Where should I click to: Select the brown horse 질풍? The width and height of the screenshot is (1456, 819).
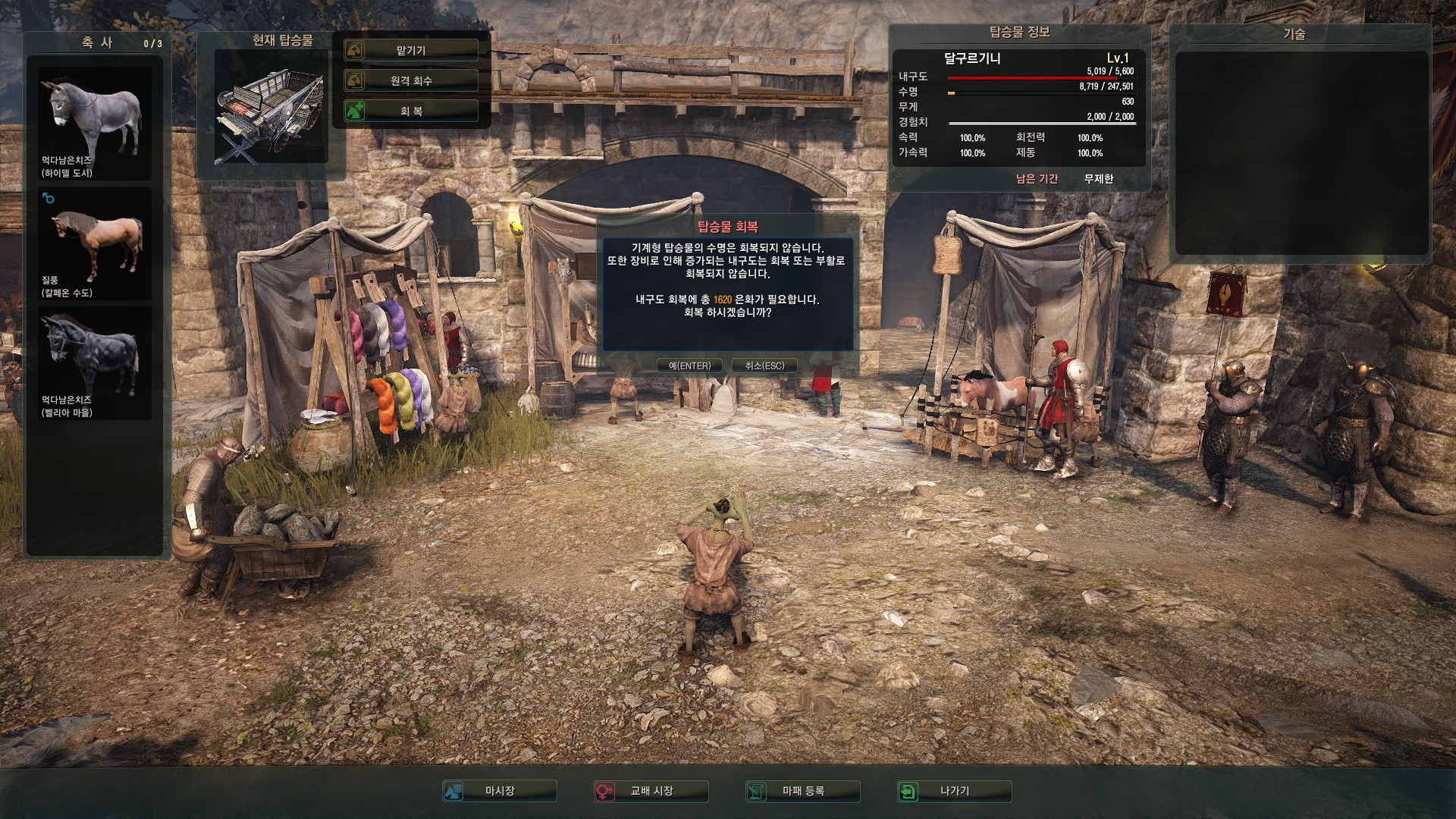[x=95, y=244]
